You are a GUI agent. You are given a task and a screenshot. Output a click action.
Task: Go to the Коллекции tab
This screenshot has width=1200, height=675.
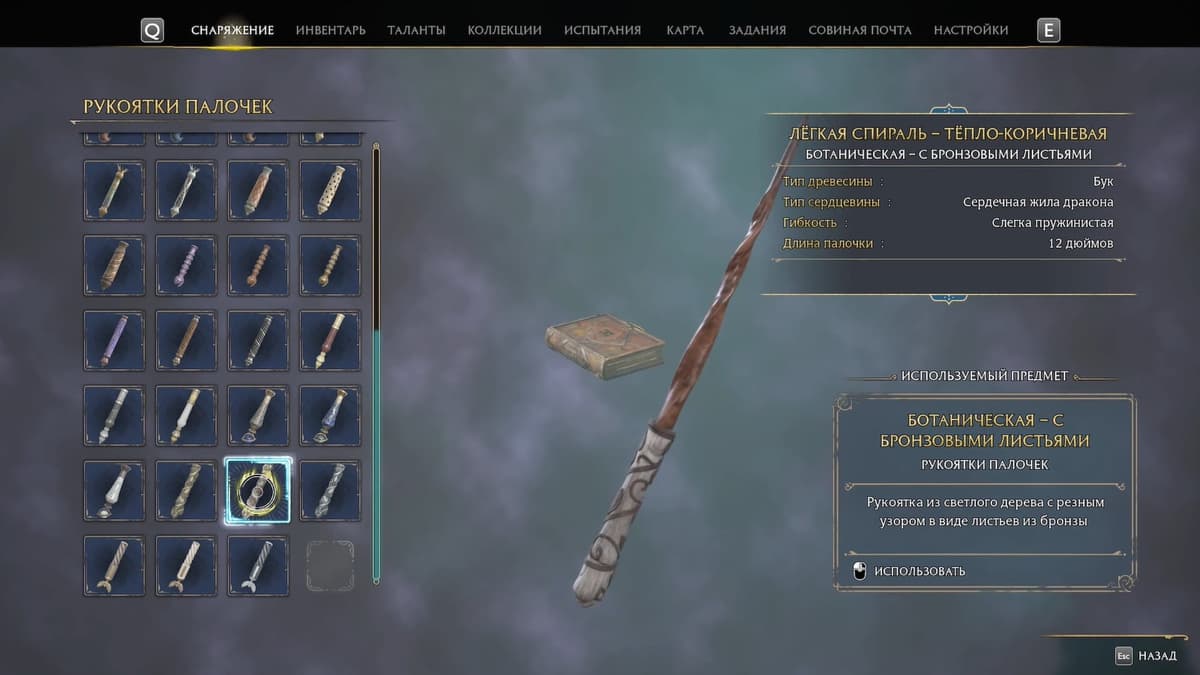coord(504,30)
